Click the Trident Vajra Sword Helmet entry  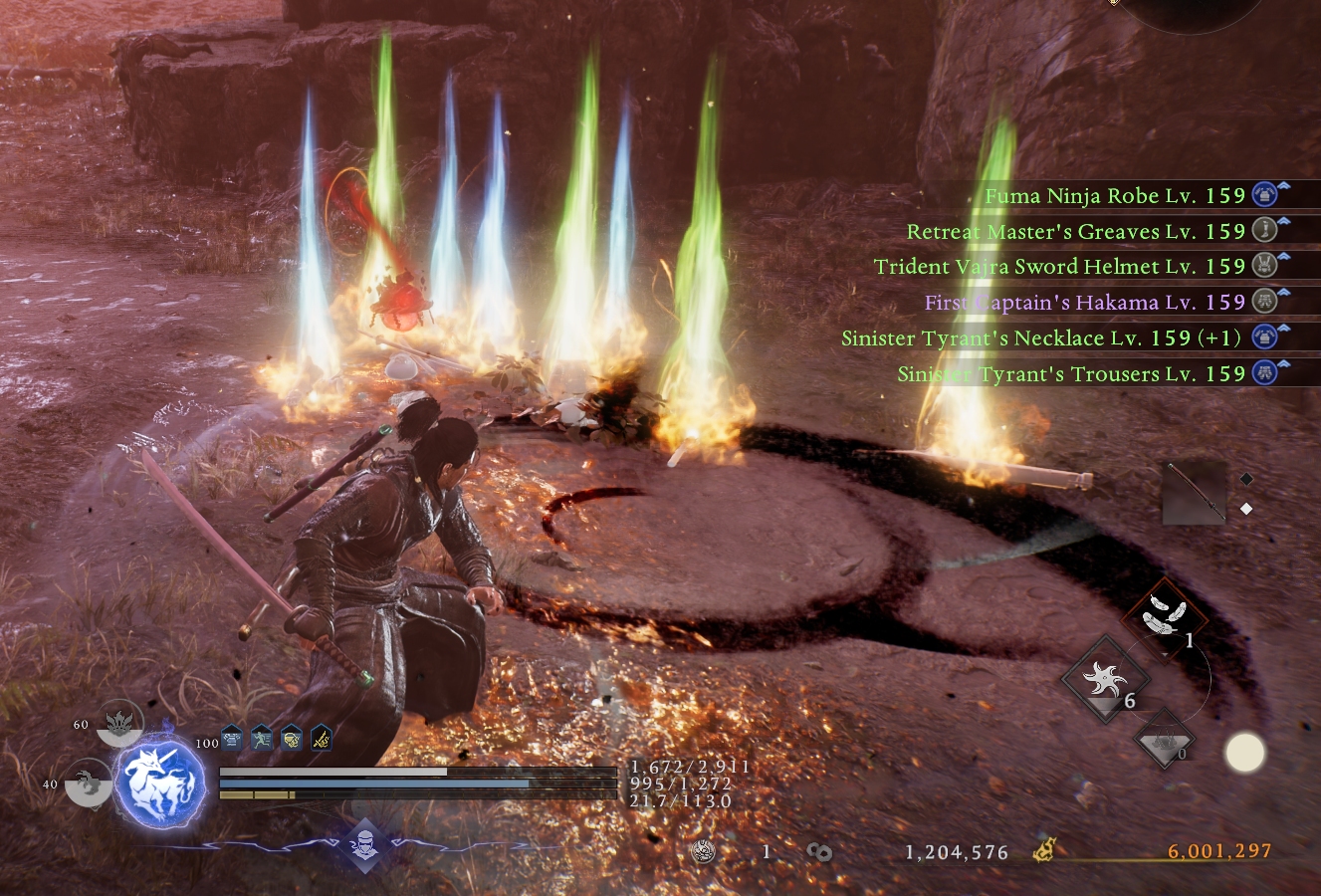(1059, 267)
